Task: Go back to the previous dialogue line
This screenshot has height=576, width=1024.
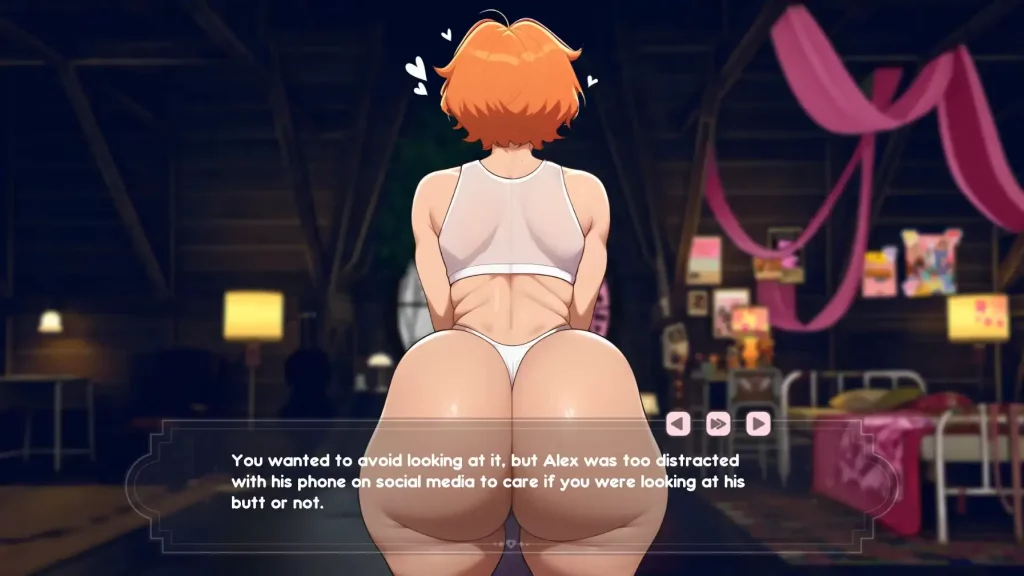Action: point(678,424)
